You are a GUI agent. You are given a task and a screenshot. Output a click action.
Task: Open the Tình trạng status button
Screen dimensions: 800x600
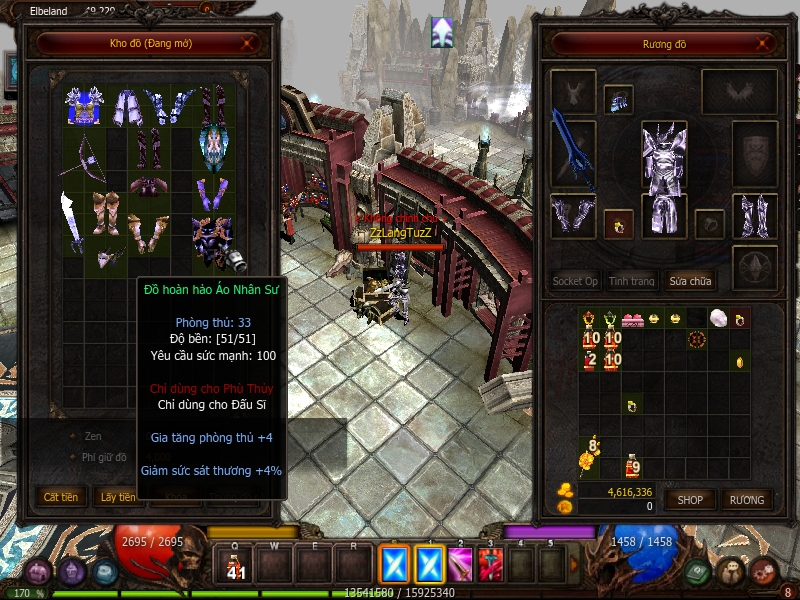click(632, 281)
